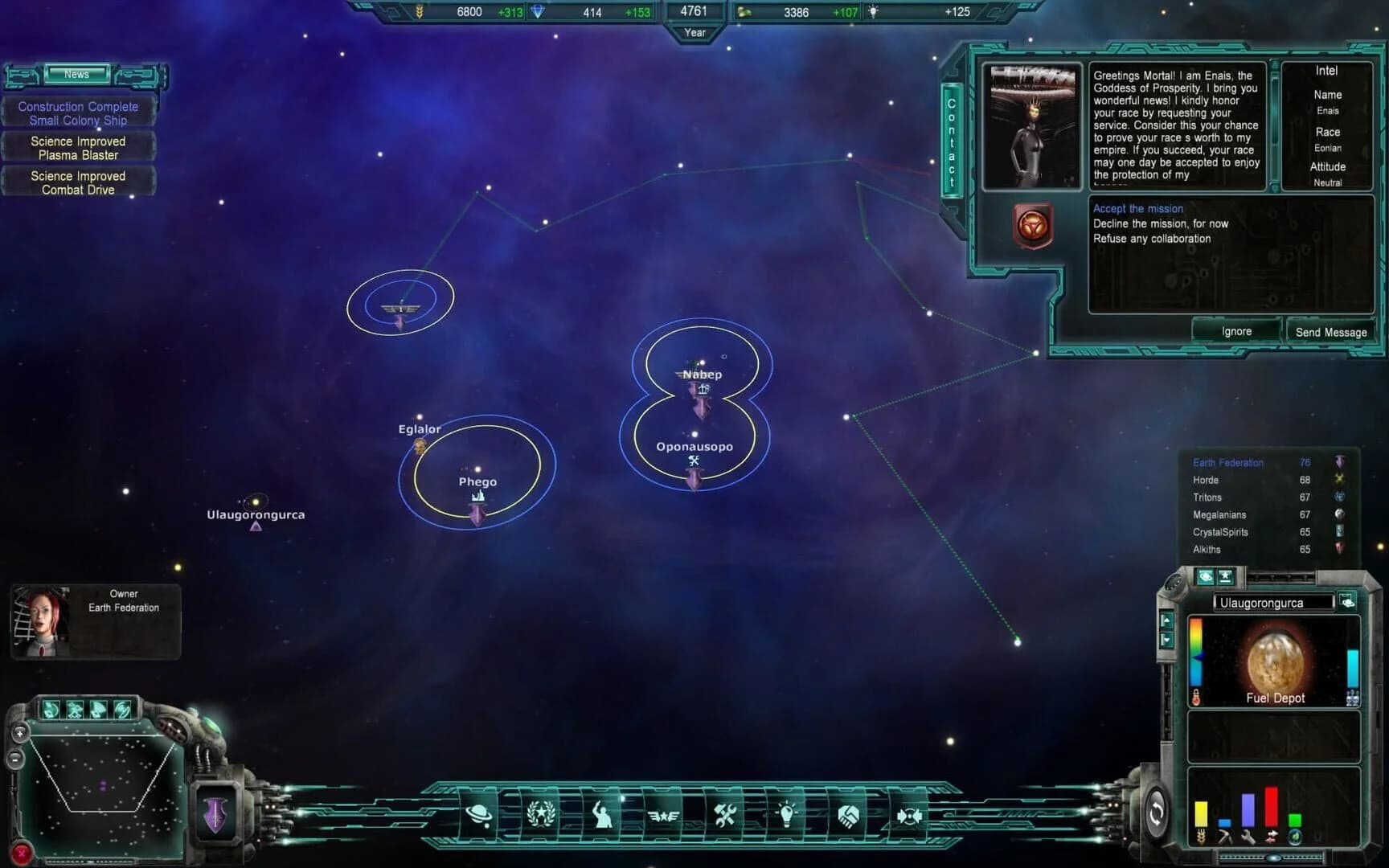Select the laurel star empire icon
This screenshot has height=868, width=1389.
tap(541, 815)
